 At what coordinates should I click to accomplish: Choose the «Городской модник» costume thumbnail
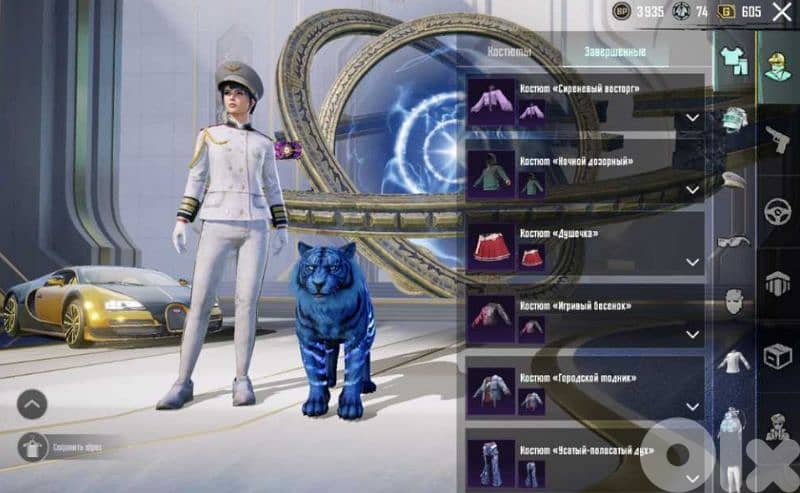pyautogui.click(x=492, y=391)
